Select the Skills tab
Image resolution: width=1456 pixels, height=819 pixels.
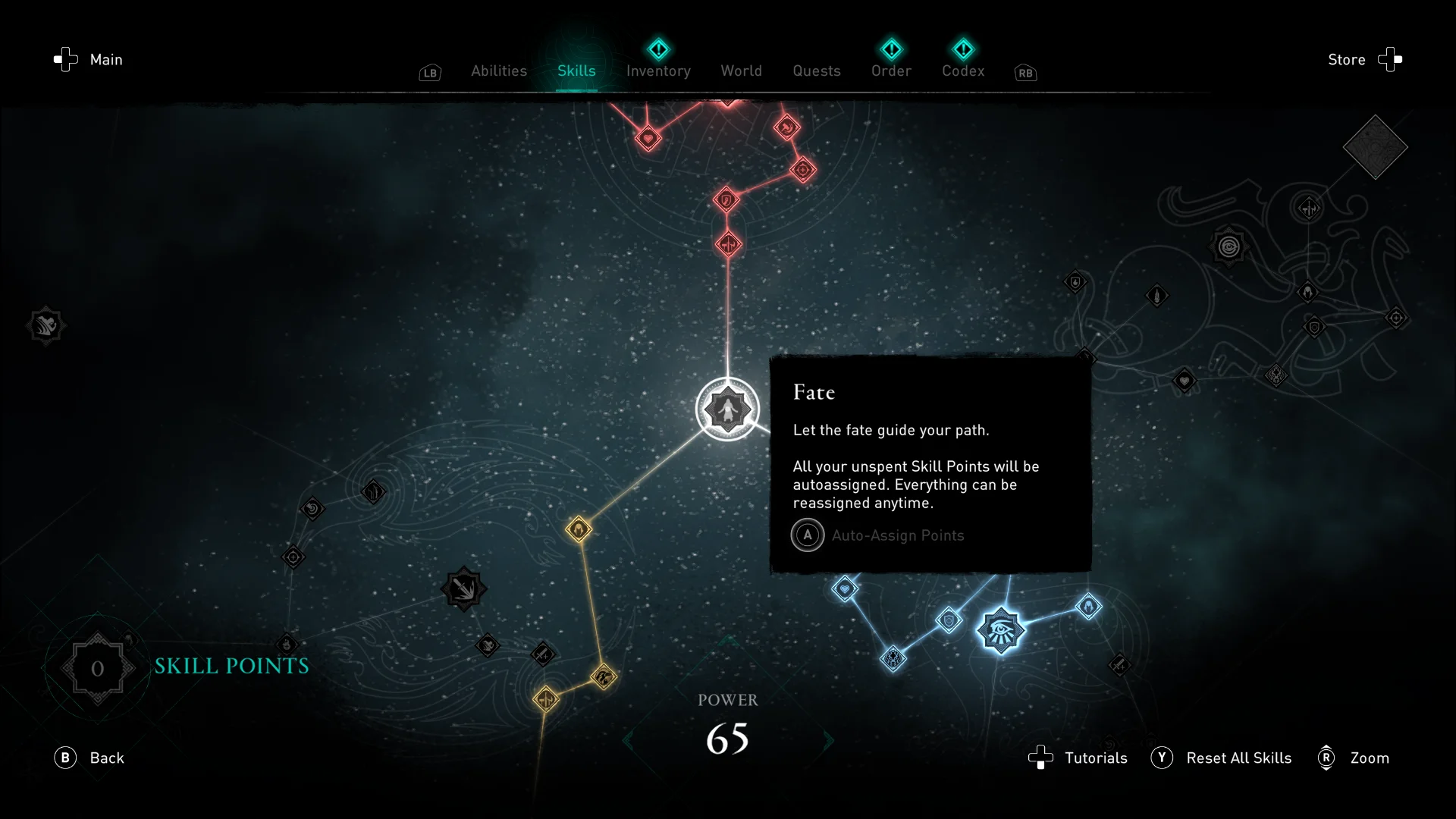576,71
